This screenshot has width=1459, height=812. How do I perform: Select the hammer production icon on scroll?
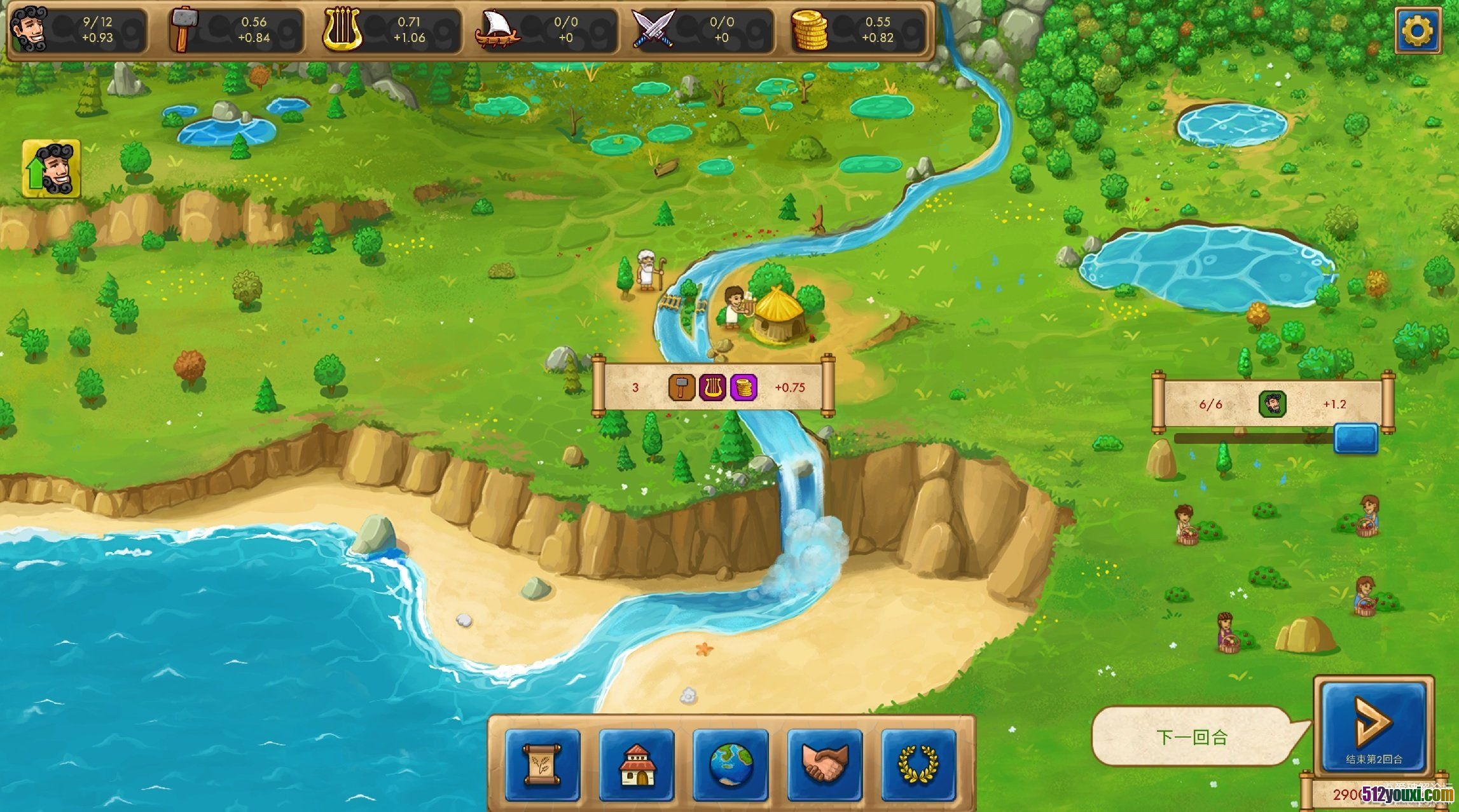[681, 387]
